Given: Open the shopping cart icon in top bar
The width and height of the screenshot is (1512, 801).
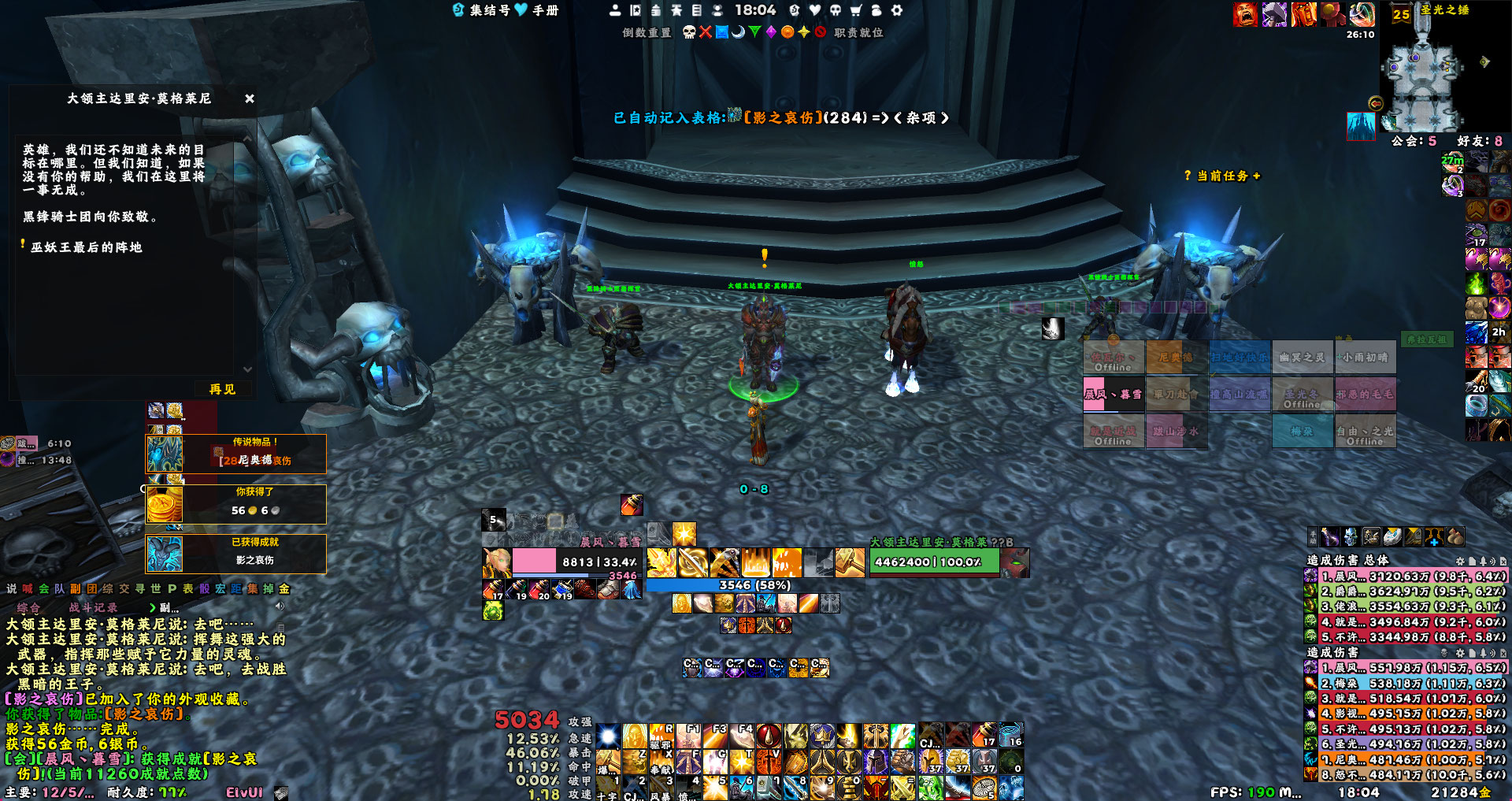Looking at the screenshot, I should 856,10.
